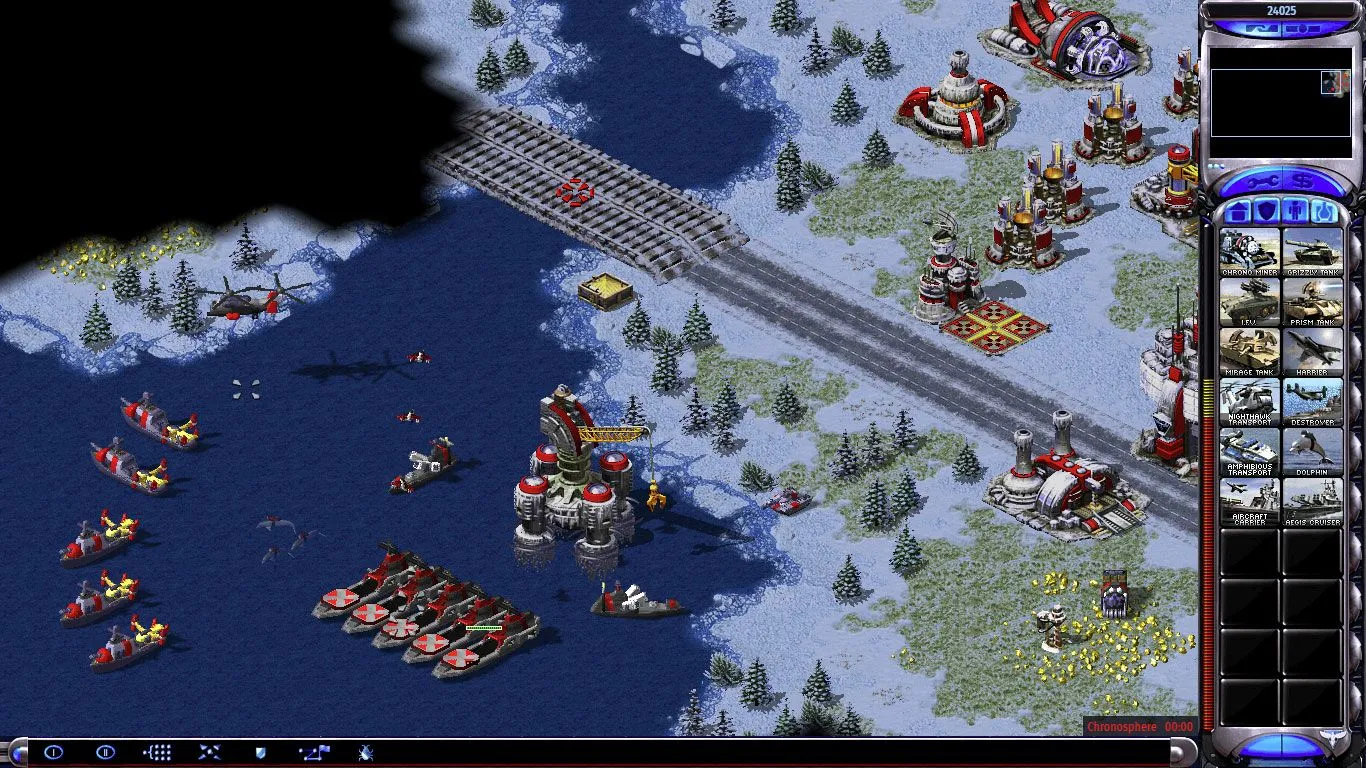The height and width of the screenshot is (768, 1366).
Task: Select the IFV build icon
Action: 1249,300
